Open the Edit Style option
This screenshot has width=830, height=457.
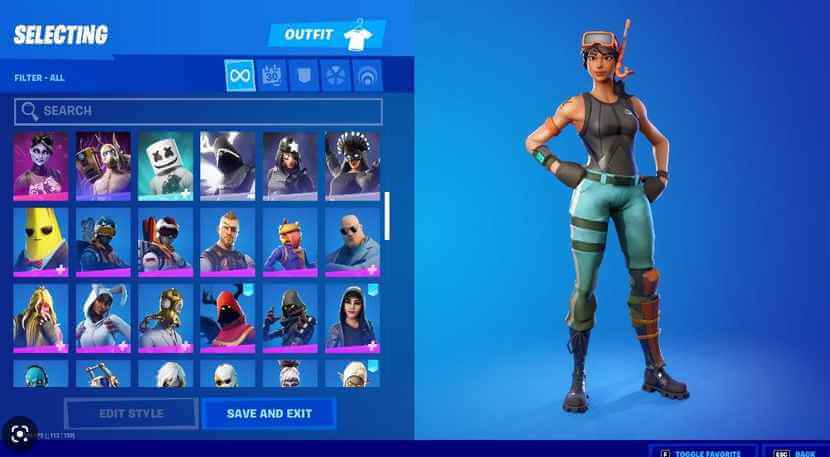point(131,413)
